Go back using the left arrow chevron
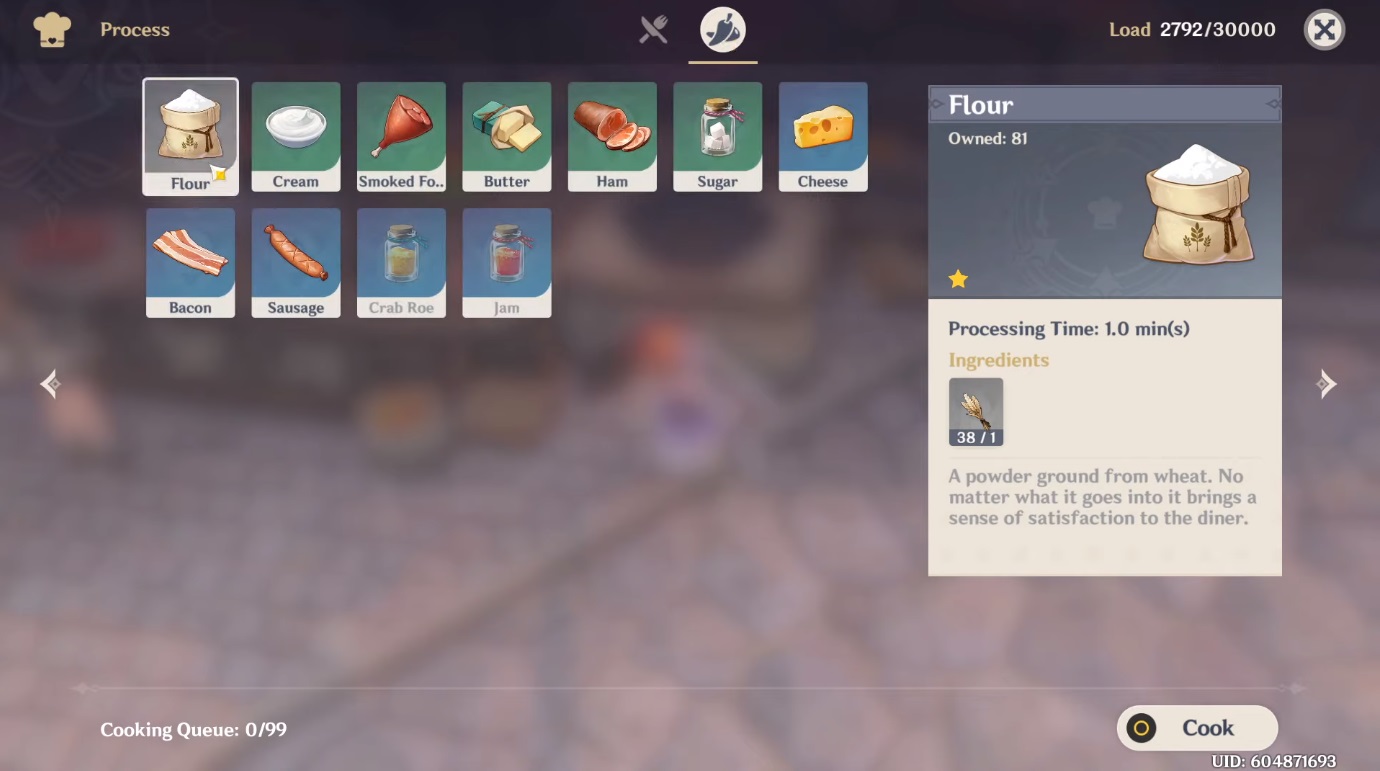The width and height of the screenshot is (1380, 771). click(48, 383)
